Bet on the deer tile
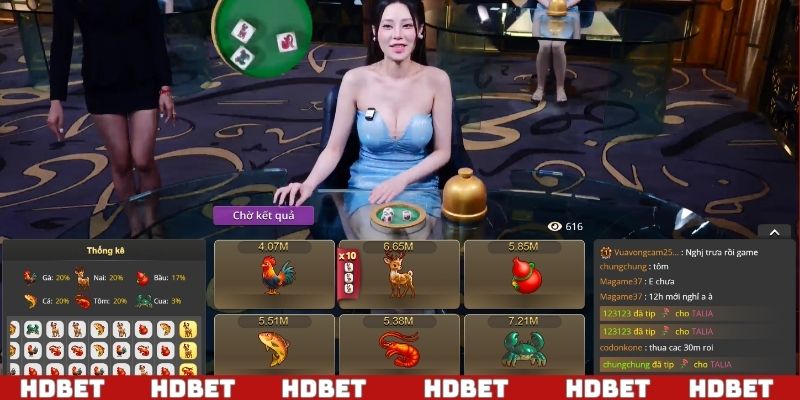This screenshot has height=400, width=800. [x=400, y=274]
